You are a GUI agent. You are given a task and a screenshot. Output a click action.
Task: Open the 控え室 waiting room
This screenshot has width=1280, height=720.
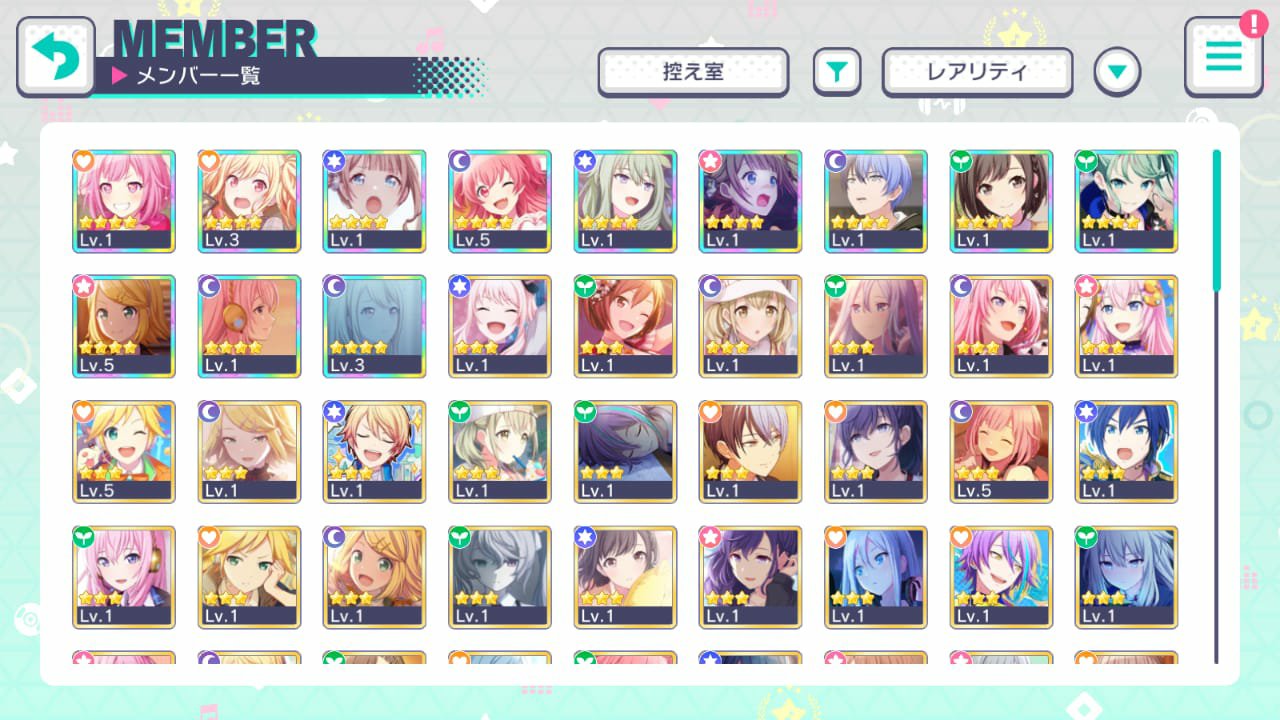pyautogui.click(x=693, y=72)
